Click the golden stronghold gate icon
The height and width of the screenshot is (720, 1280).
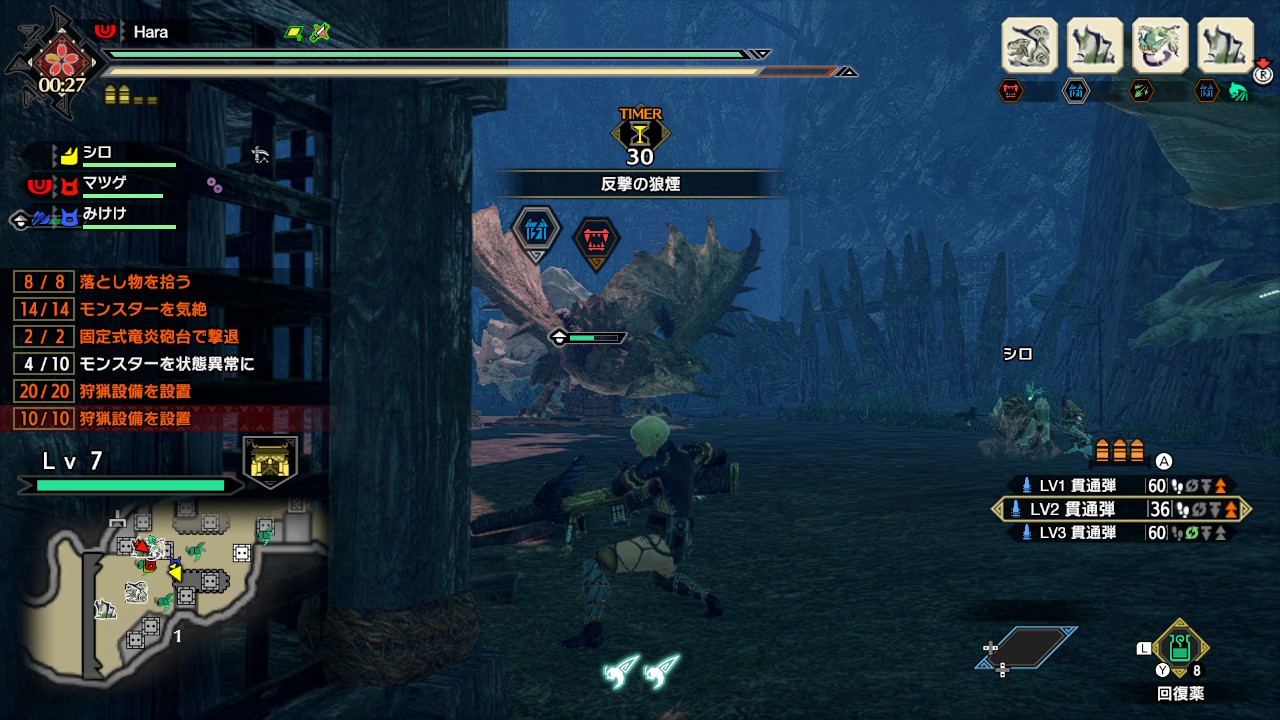(x=270, y=462)
